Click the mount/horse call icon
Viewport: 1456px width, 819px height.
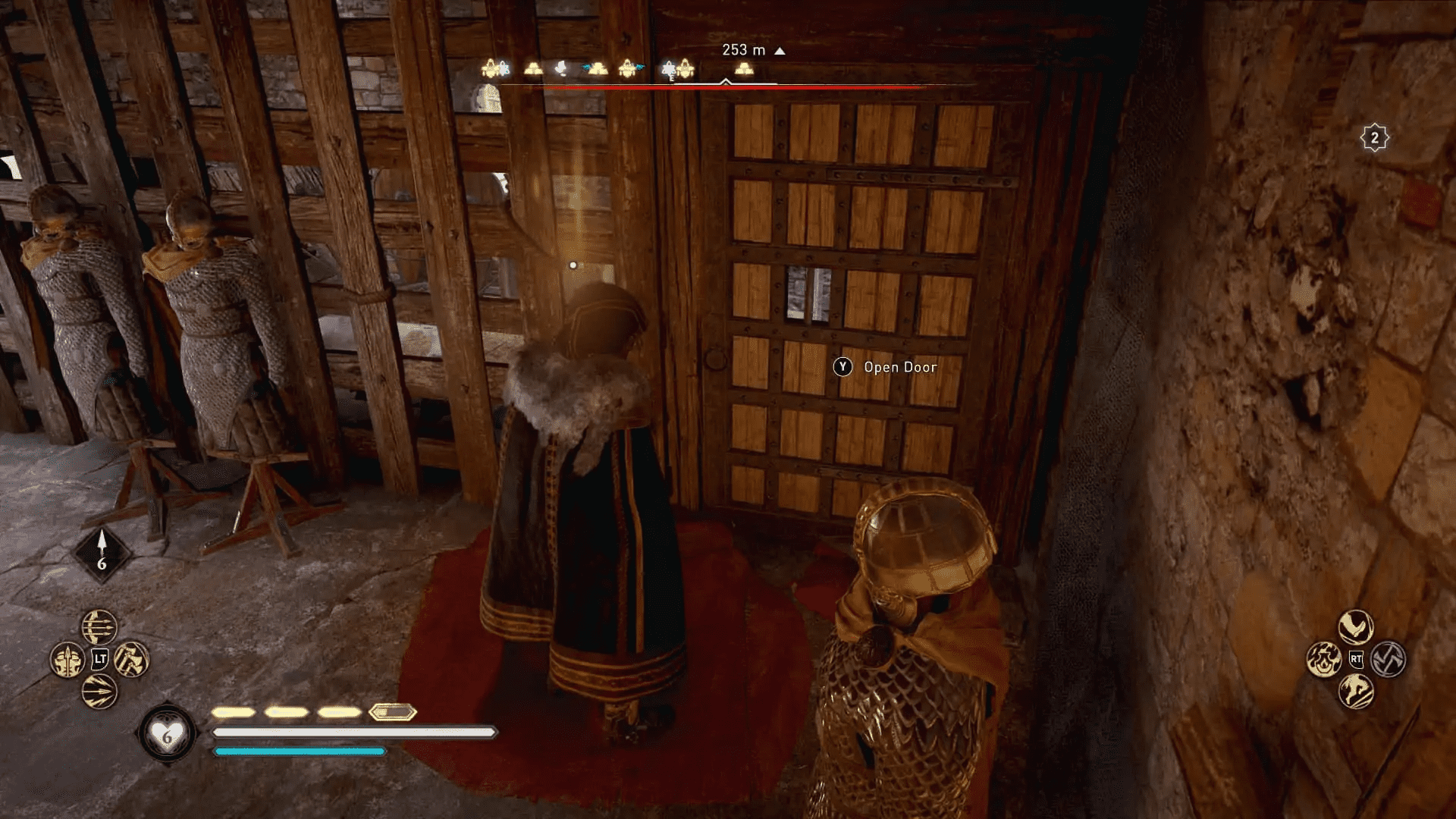1356,692
